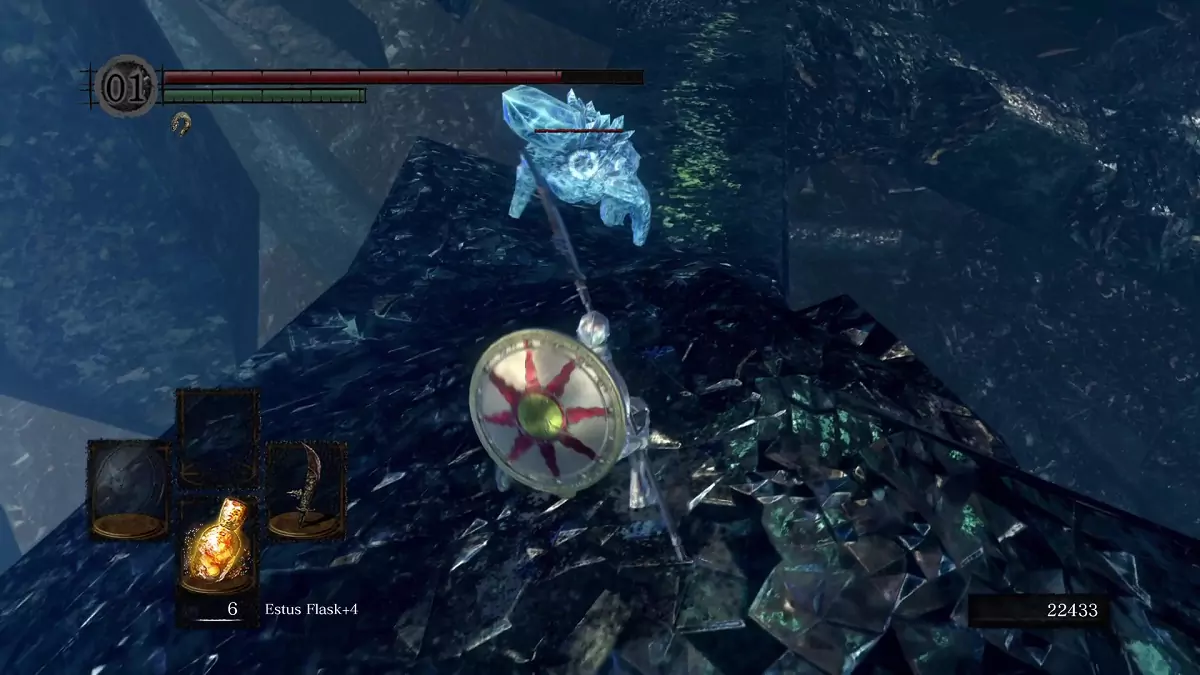Select the right-hand curved blade weapon slot
Screen dimensions: 1200x675
pyautogui.click(x=306, y=489)
